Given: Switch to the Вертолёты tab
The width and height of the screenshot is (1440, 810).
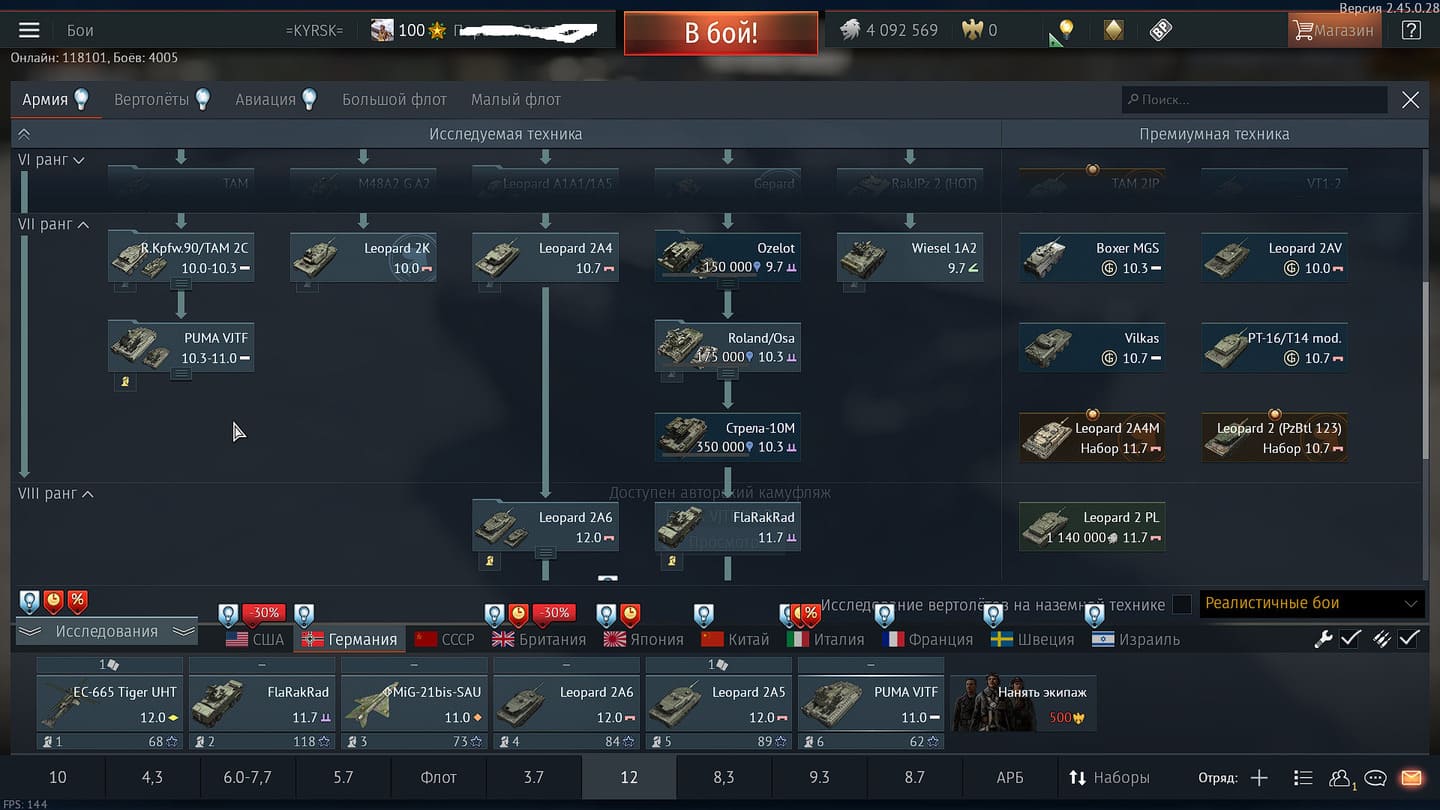Looking at the screenshot, I should click(162, 99).
